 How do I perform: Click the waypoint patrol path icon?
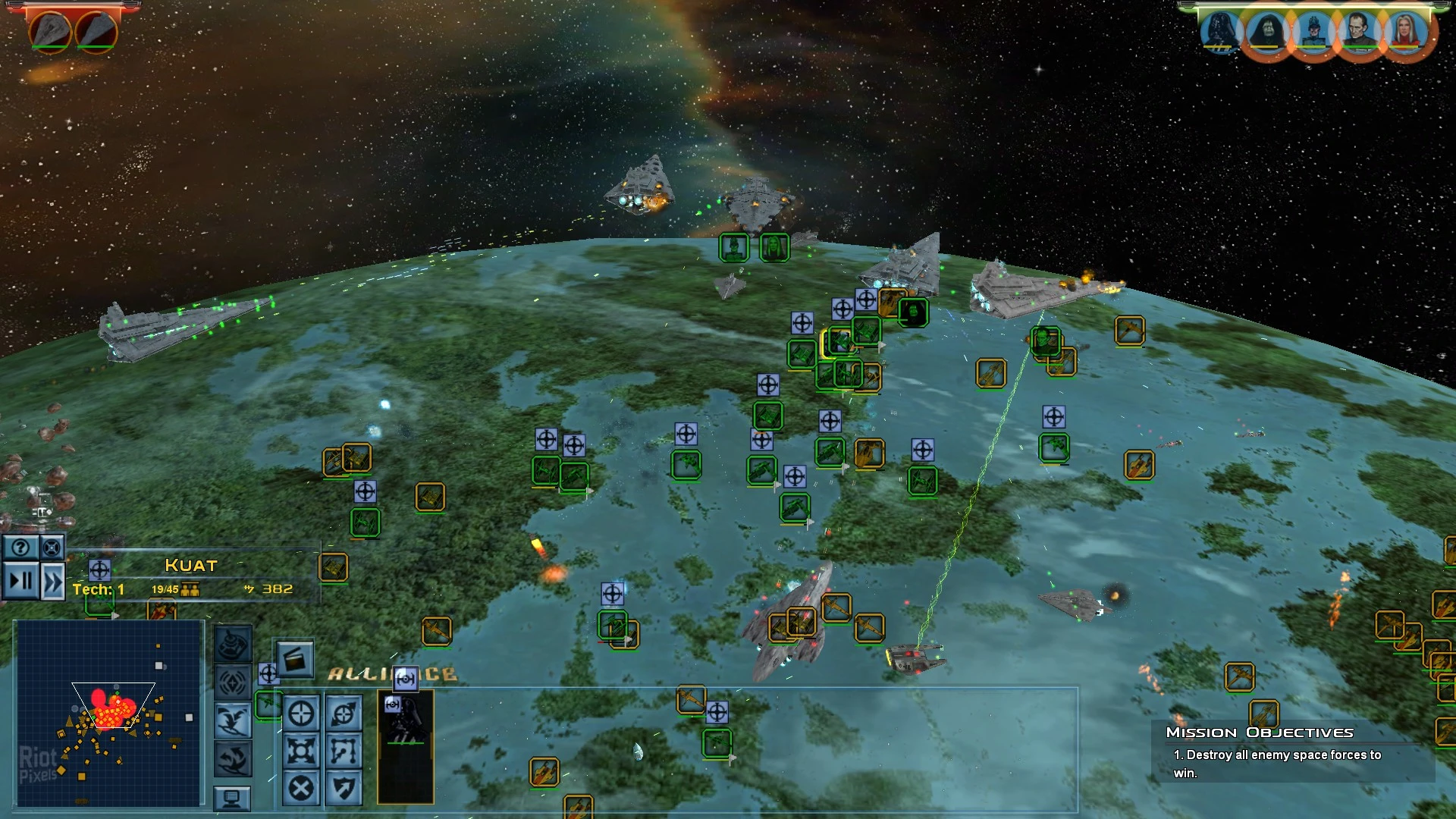pos(343,752)
